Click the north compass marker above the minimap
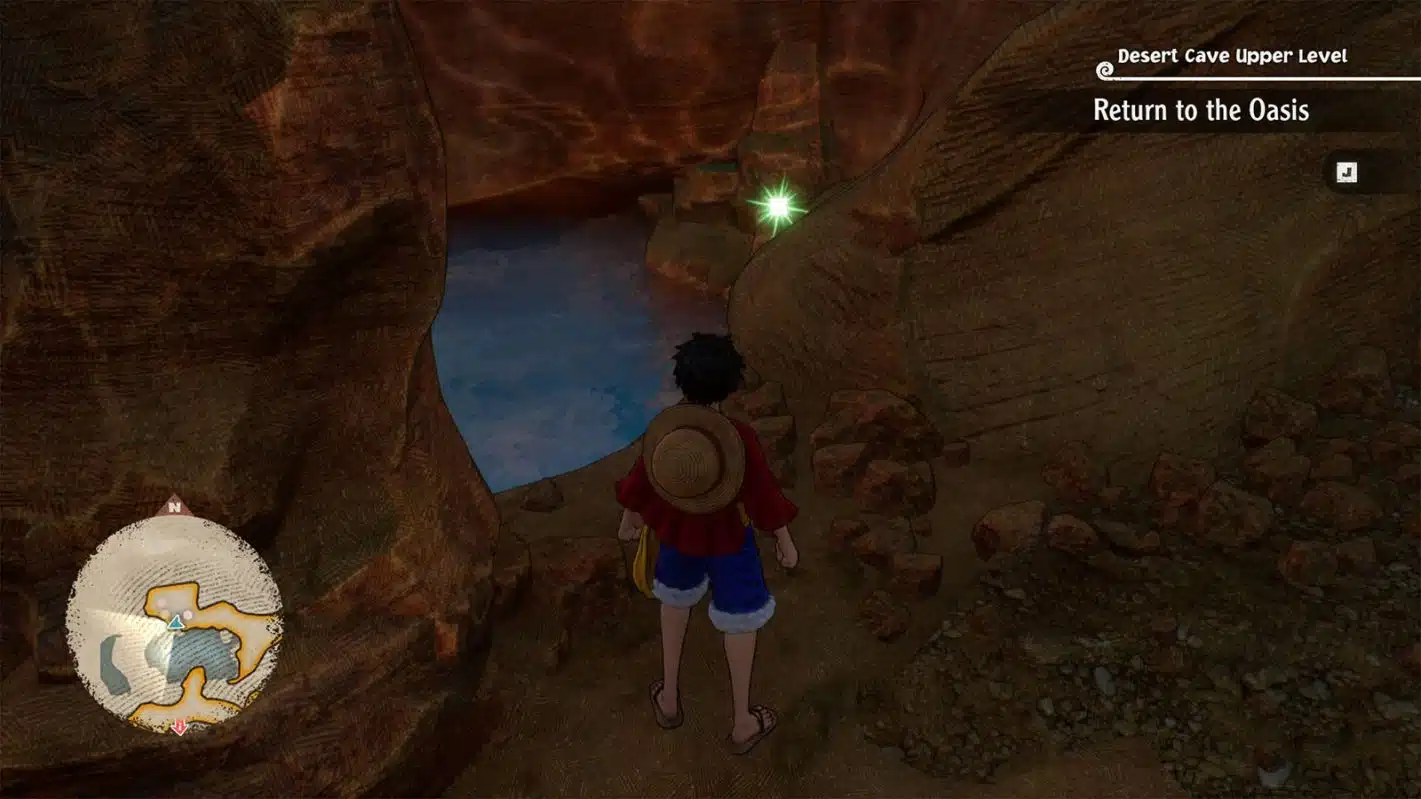This screenshot has height=799, width=1421. (x=174, y=507)
